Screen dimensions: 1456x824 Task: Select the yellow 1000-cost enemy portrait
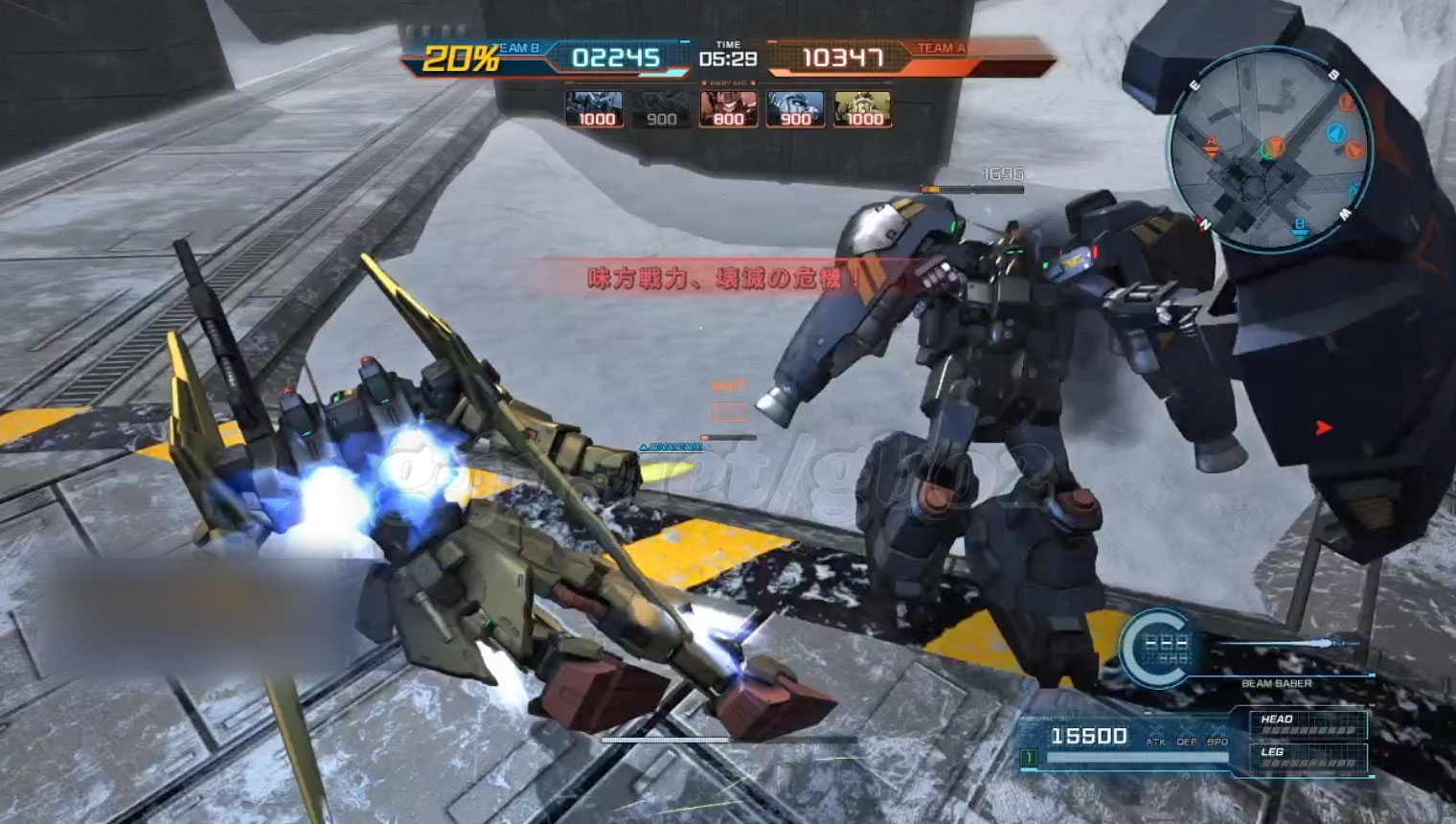[x=862, y=109]
